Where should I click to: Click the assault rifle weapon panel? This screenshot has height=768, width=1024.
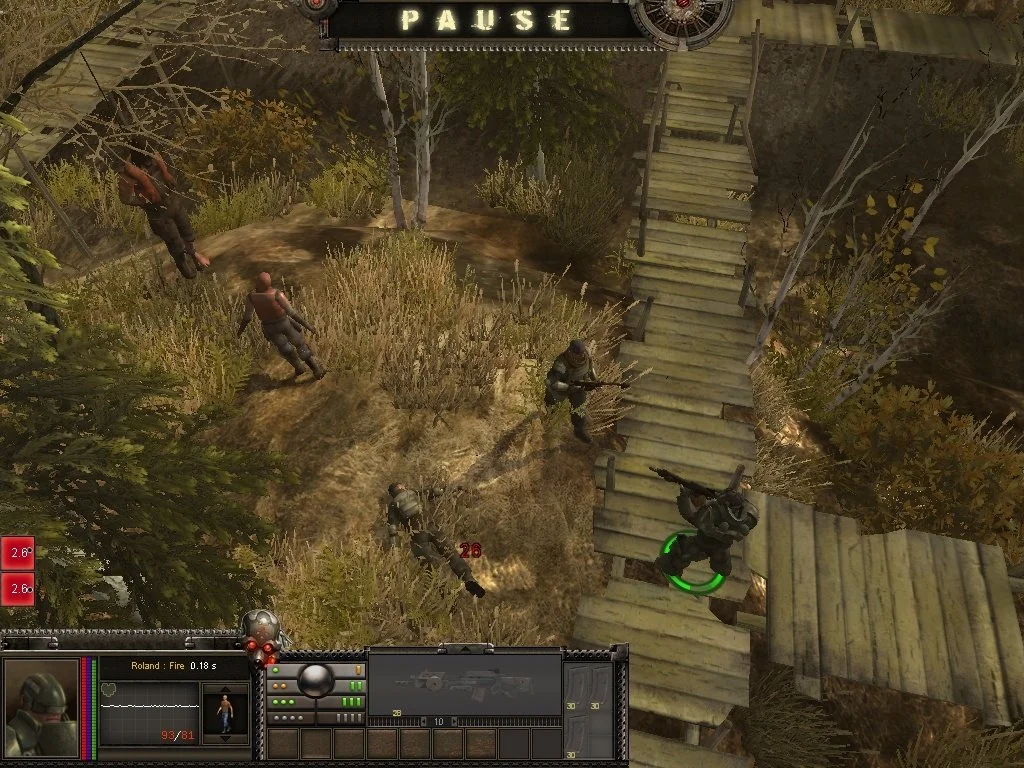[x=464, y=684]
